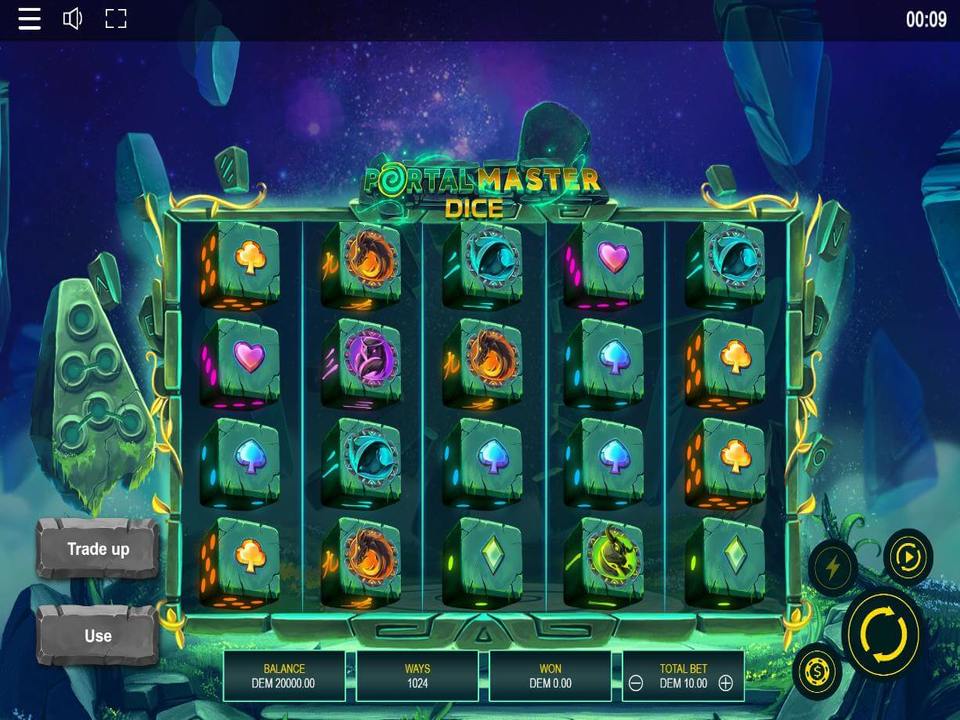Enter fullscreen mode

click(116, 19)
